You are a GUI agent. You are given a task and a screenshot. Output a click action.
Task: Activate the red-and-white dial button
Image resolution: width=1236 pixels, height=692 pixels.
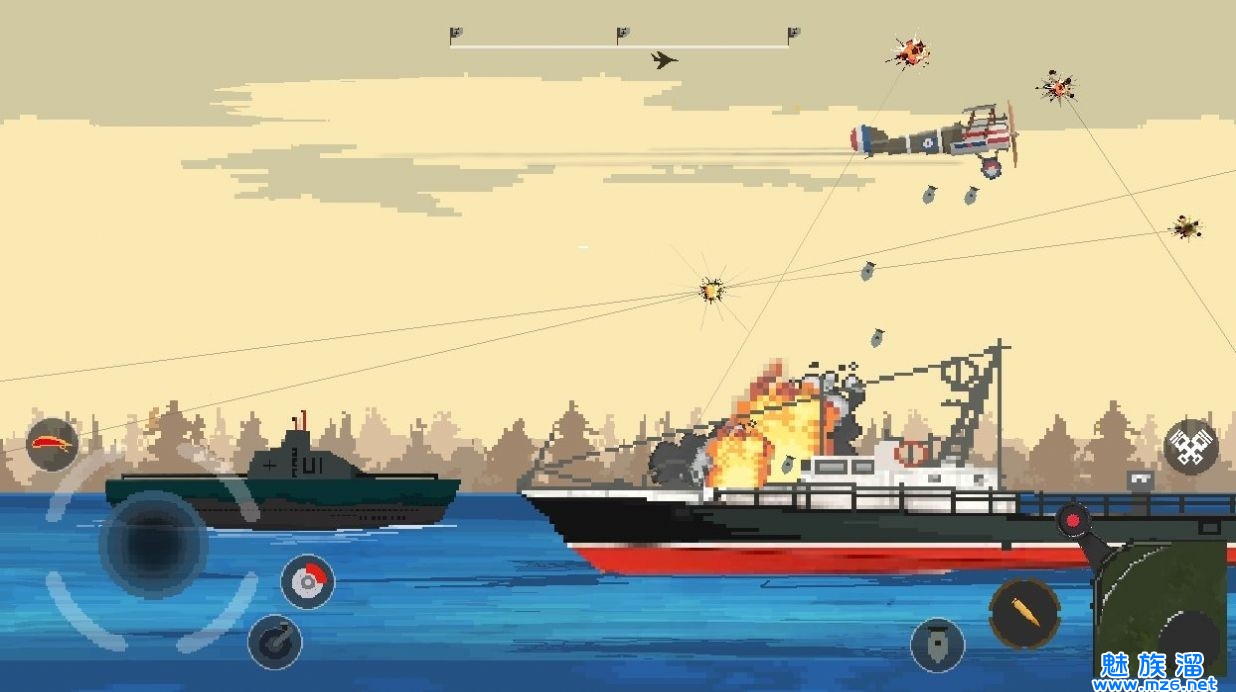click(x=307, y=581)
